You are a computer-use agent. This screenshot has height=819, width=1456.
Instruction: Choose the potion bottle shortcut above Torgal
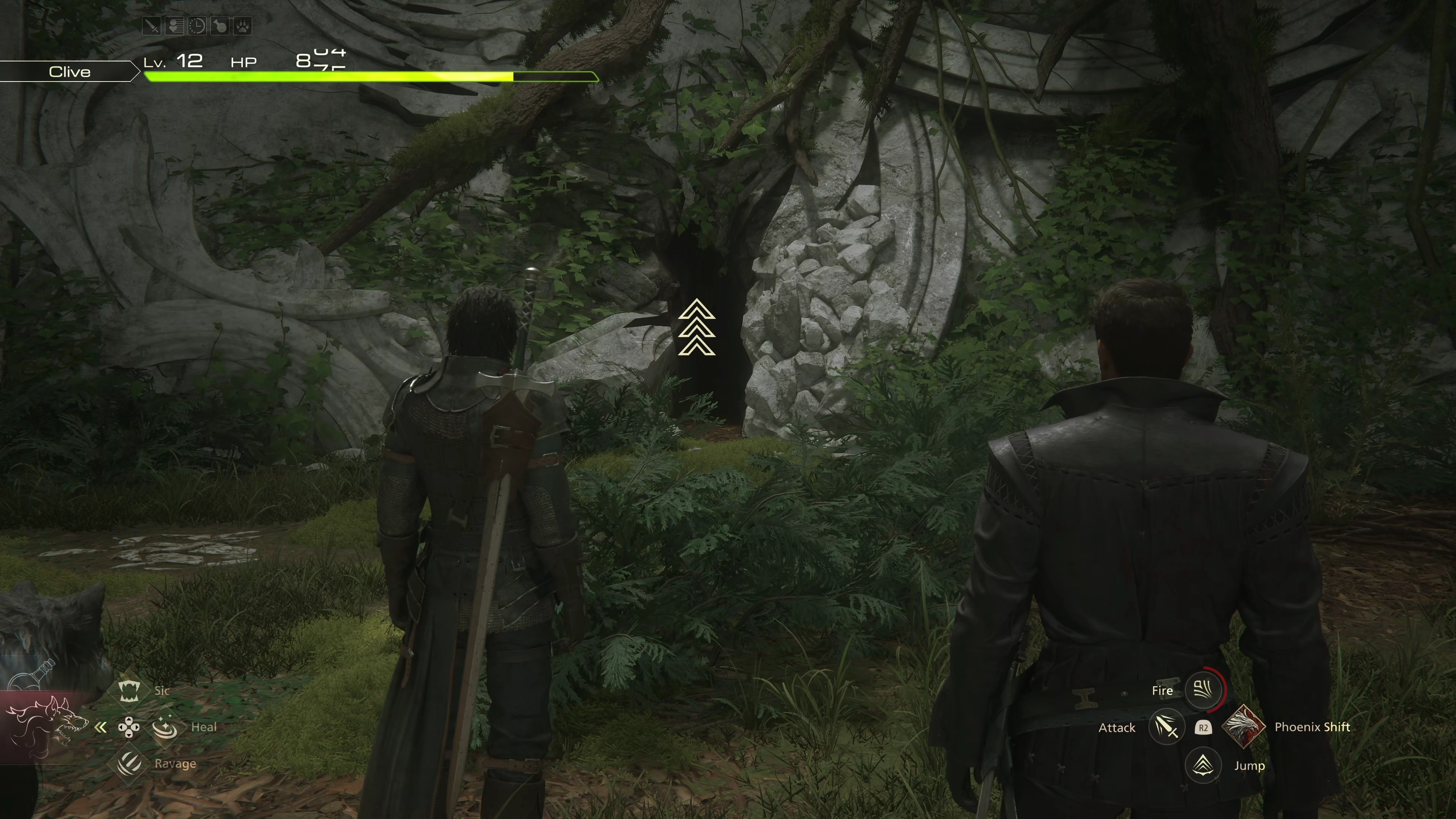click(34, 675)
